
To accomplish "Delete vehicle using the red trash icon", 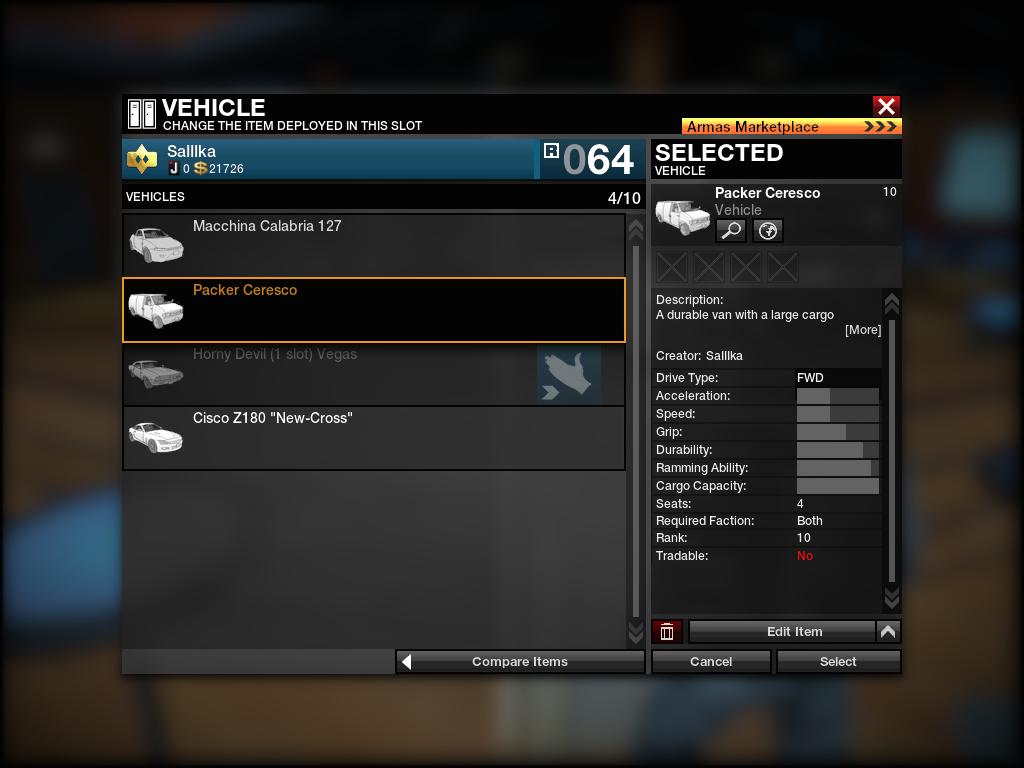I will point(667,632).
